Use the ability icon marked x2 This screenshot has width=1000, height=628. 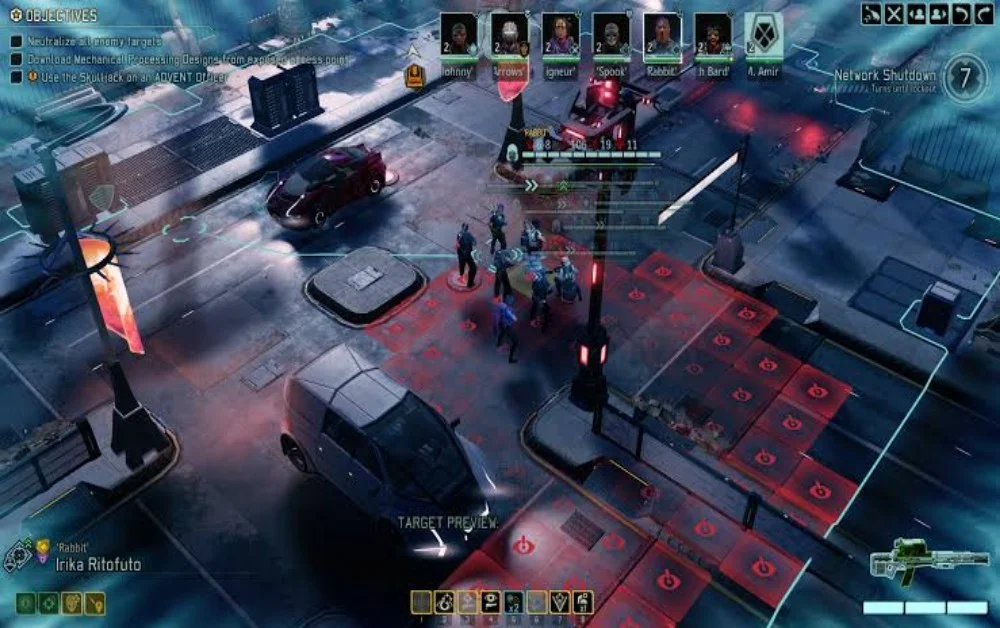click(x=514, y=602)
